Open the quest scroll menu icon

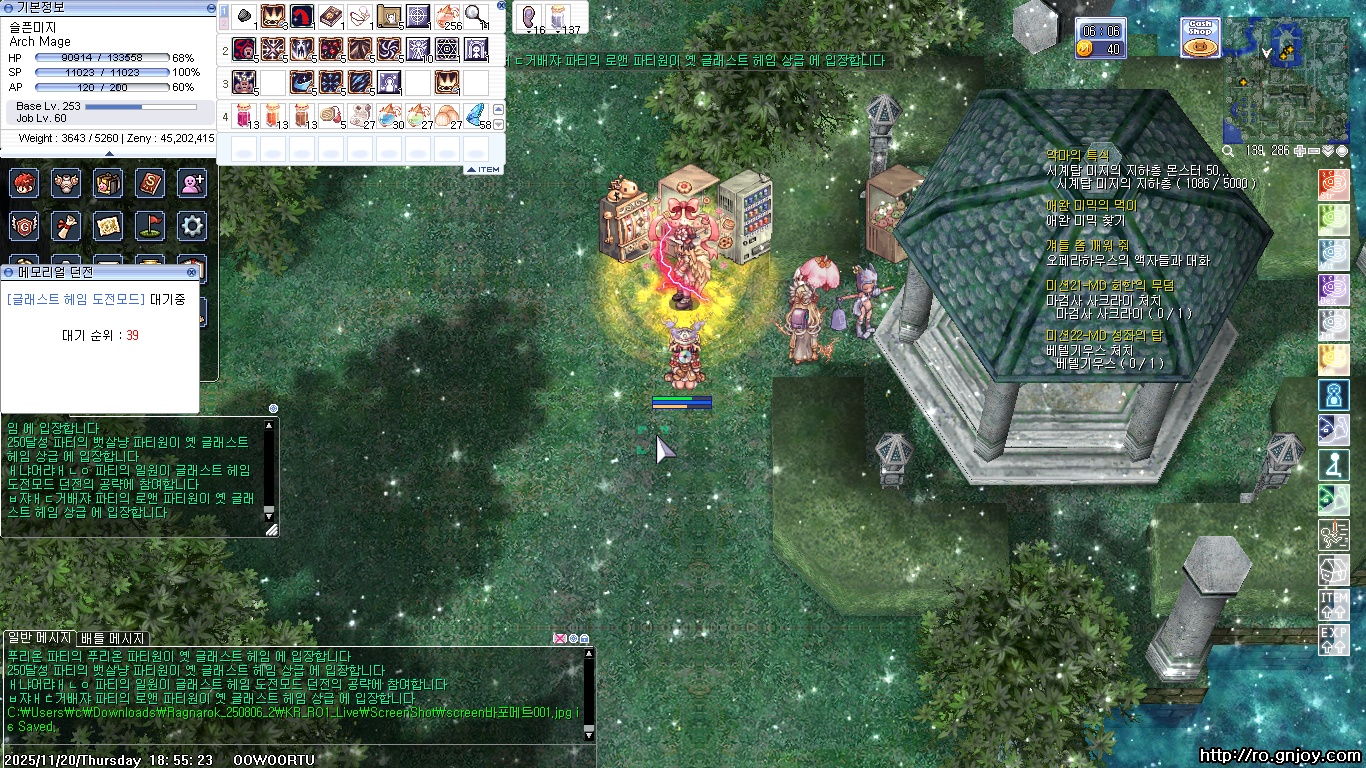(x=66, y=226)
